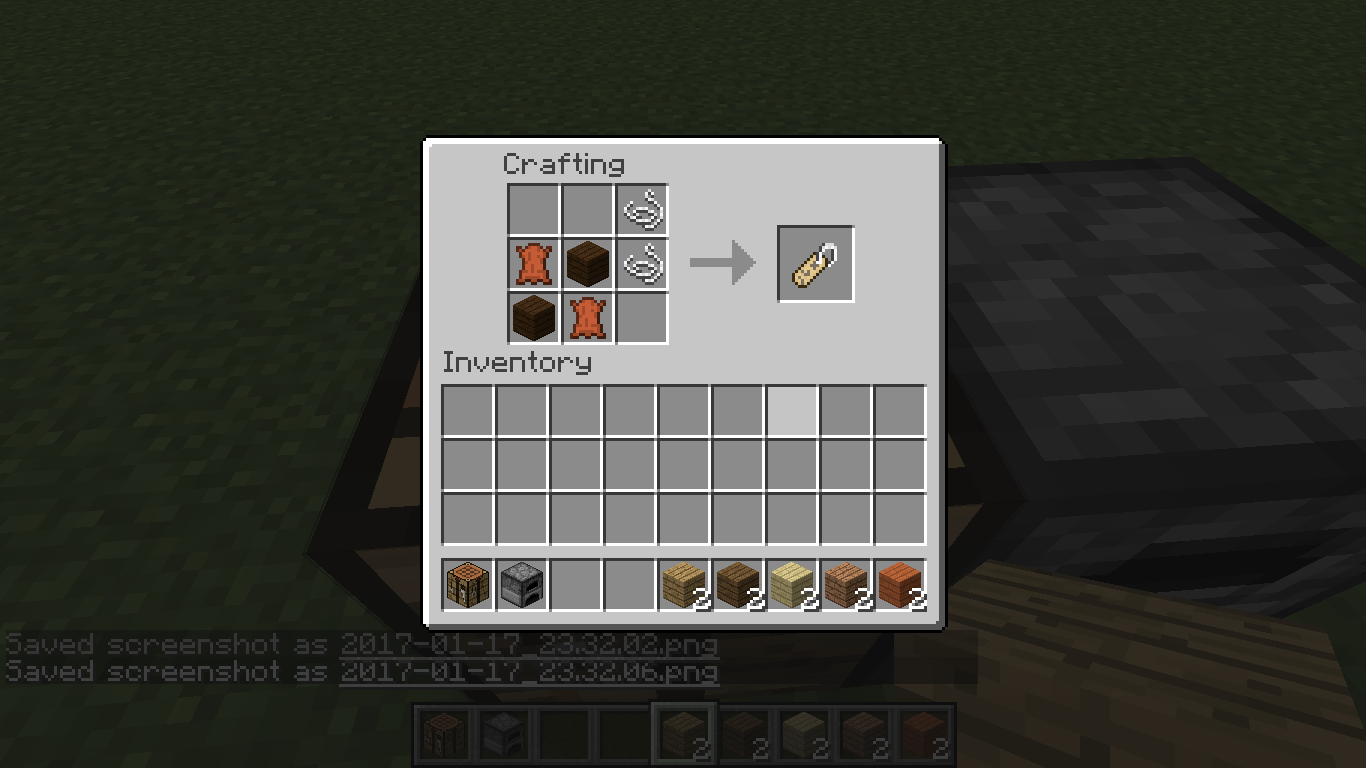
Task: Click the furnace in the inventory hotbar
Action: tap(520, 585)
